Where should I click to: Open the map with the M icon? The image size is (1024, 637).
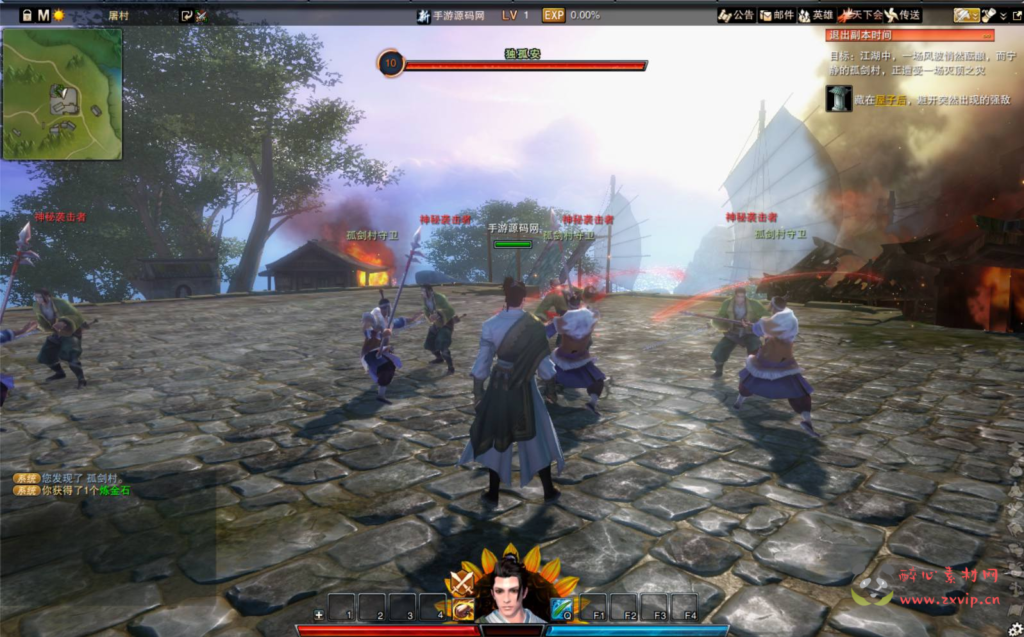43,15
